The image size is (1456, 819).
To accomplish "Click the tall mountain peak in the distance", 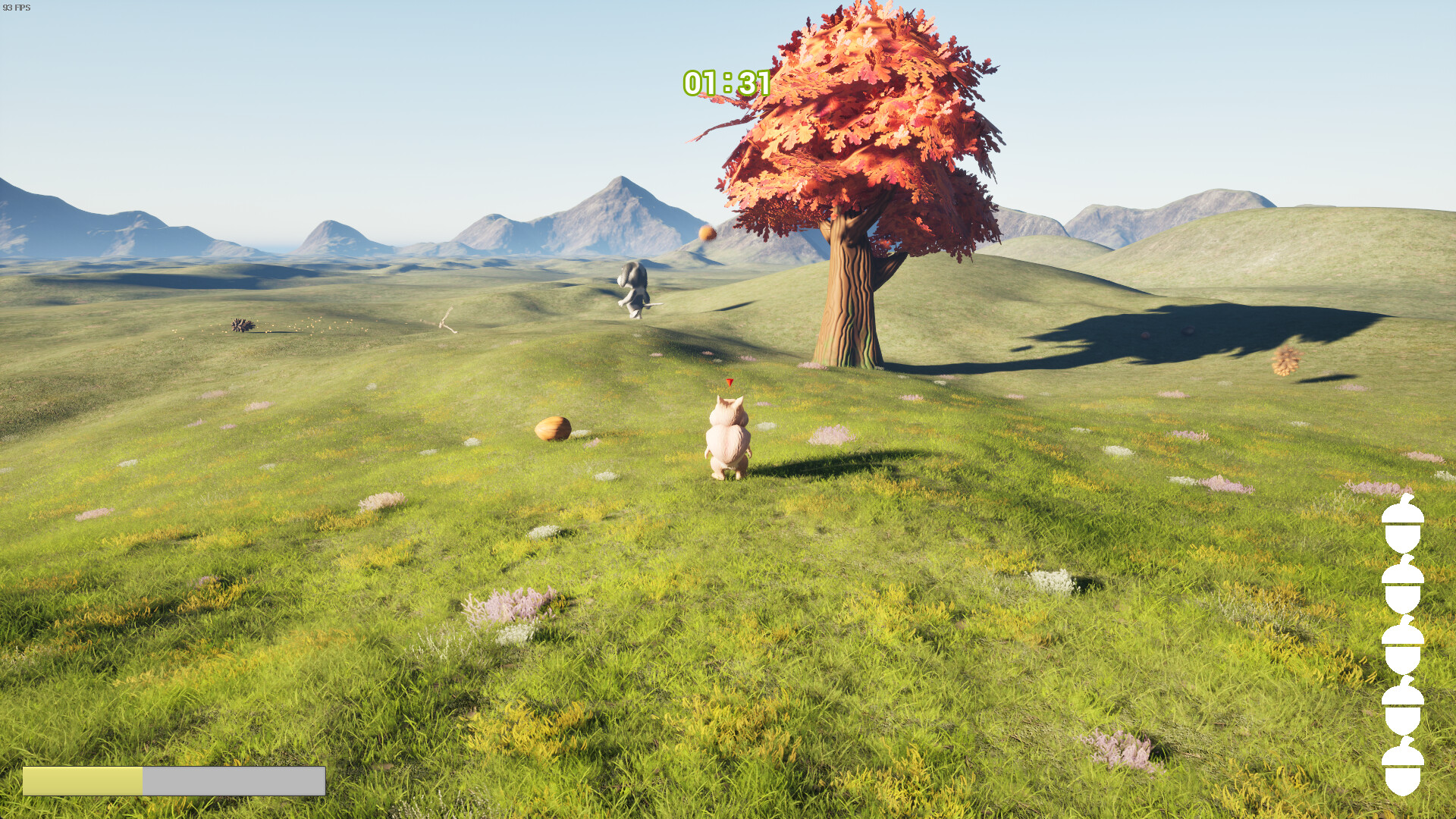I will [623, 190].
